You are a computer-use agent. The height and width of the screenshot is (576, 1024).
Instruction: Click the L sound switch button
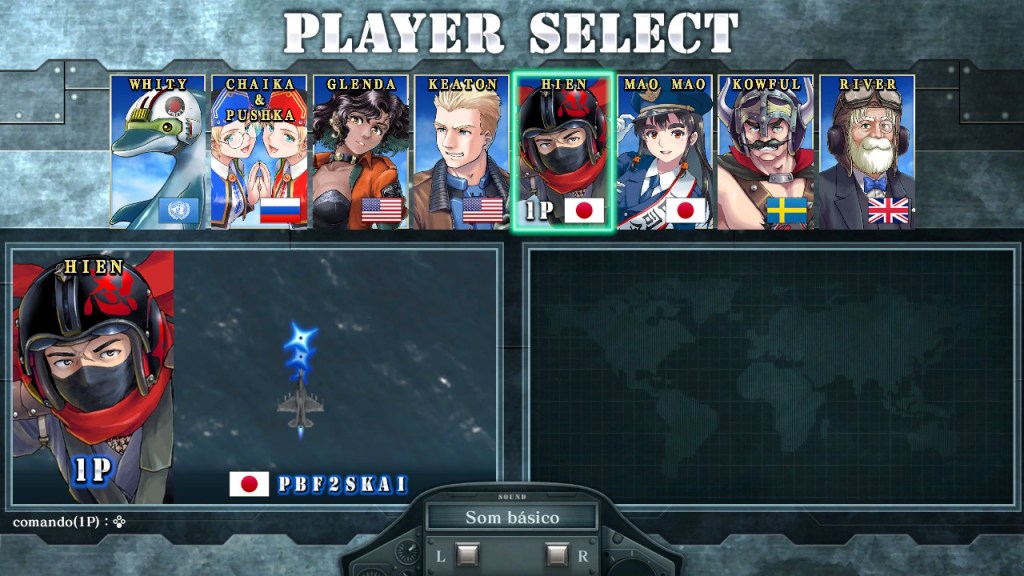(467, 554)
